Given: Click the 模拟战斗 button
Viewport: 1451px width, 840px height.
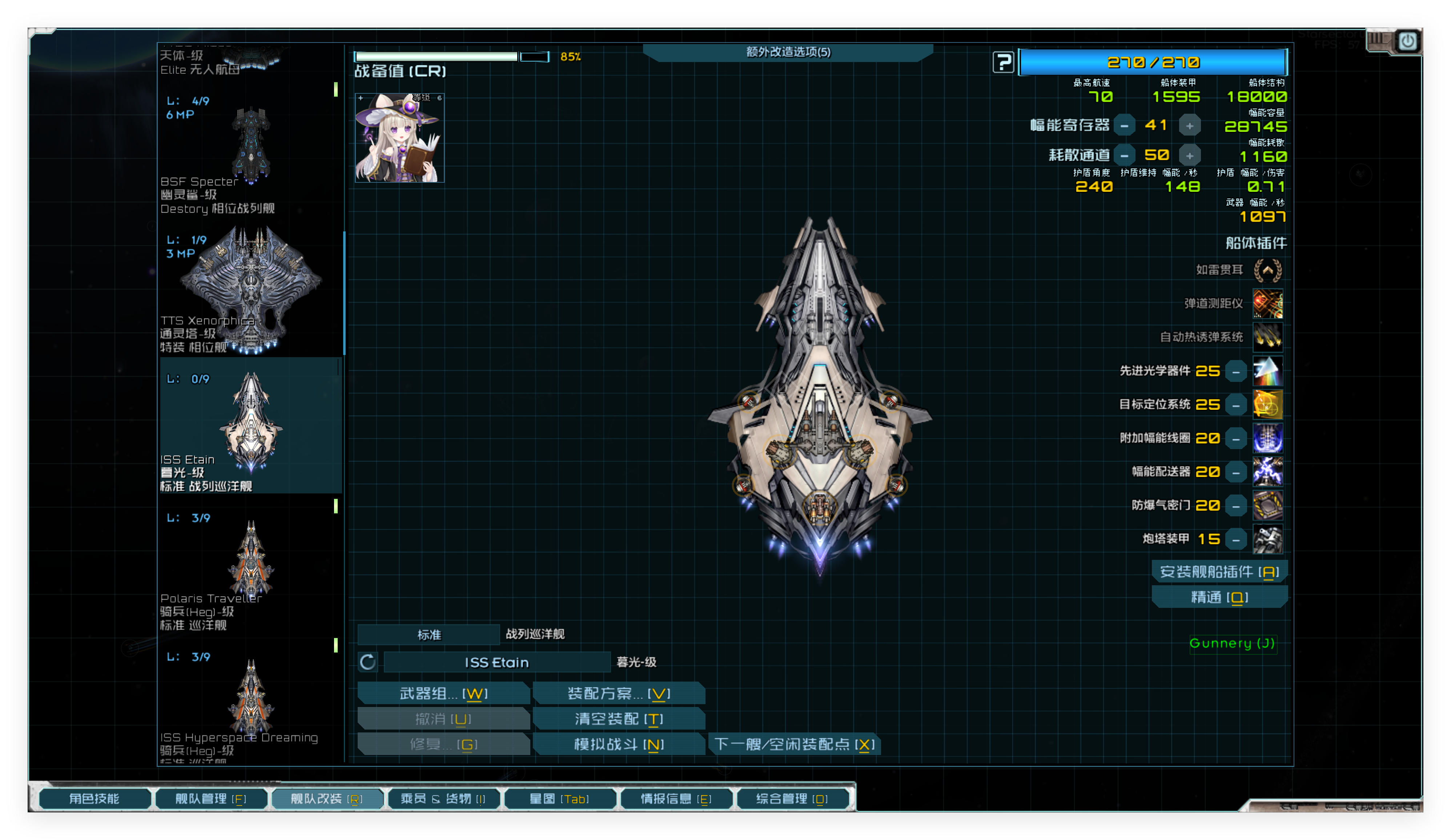Looking at the screenshot, I should click(618, 744).
